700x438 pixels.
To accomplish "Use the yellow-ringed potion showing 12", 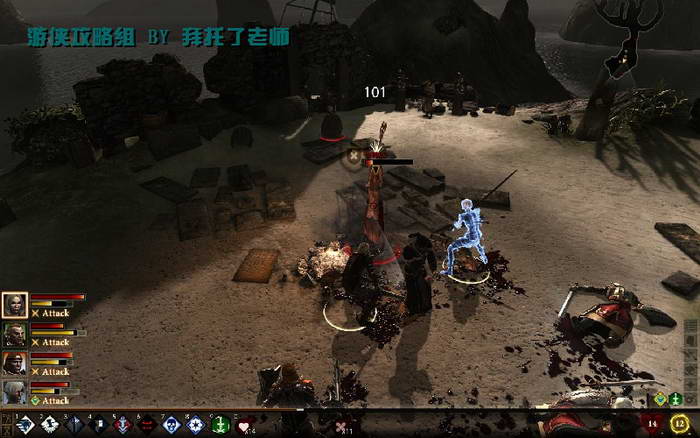I will (x=681, y=425).
